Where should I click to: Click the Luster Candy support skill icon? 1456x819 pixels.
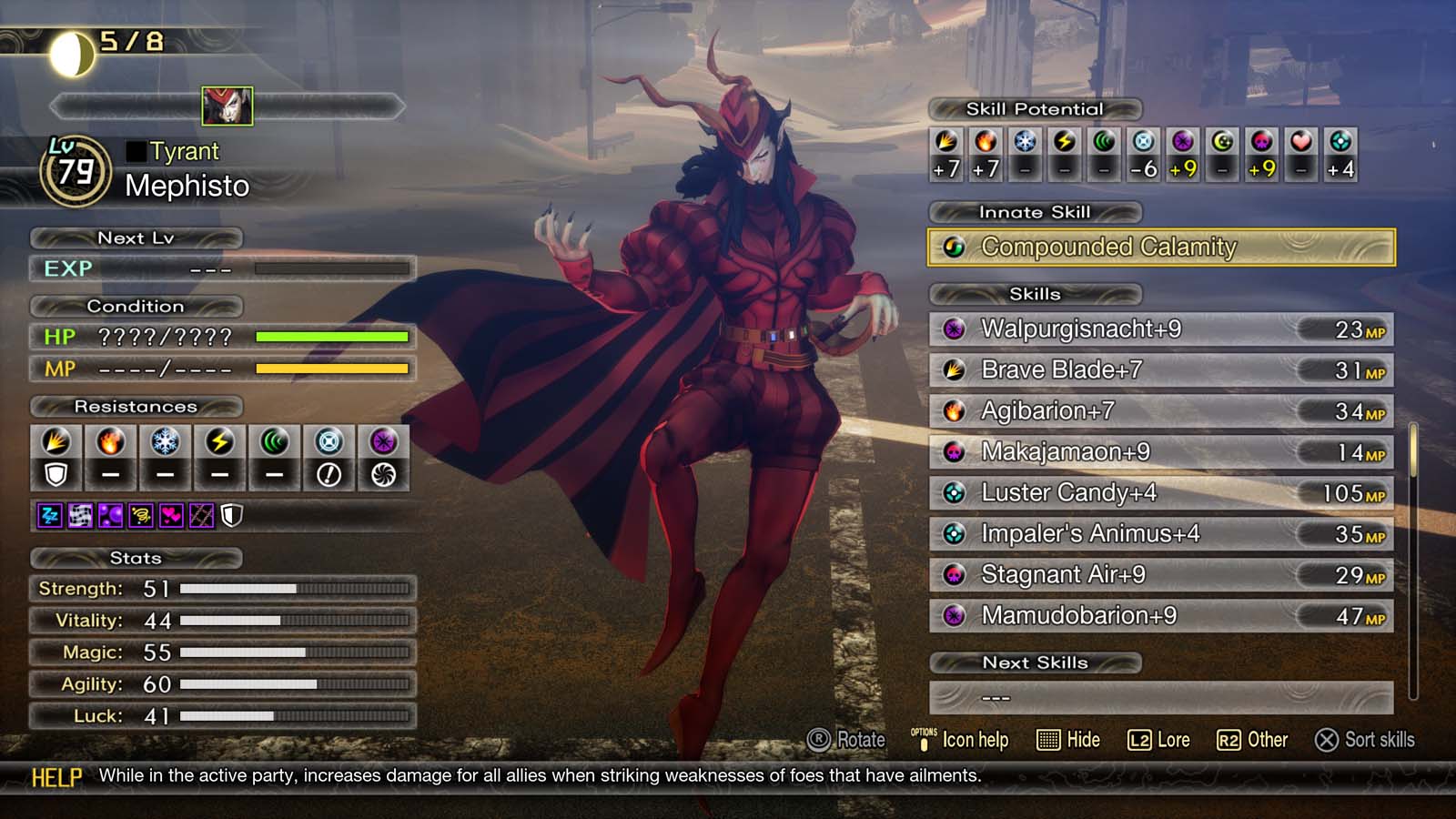pyautogui.click(x=954, y=493)
